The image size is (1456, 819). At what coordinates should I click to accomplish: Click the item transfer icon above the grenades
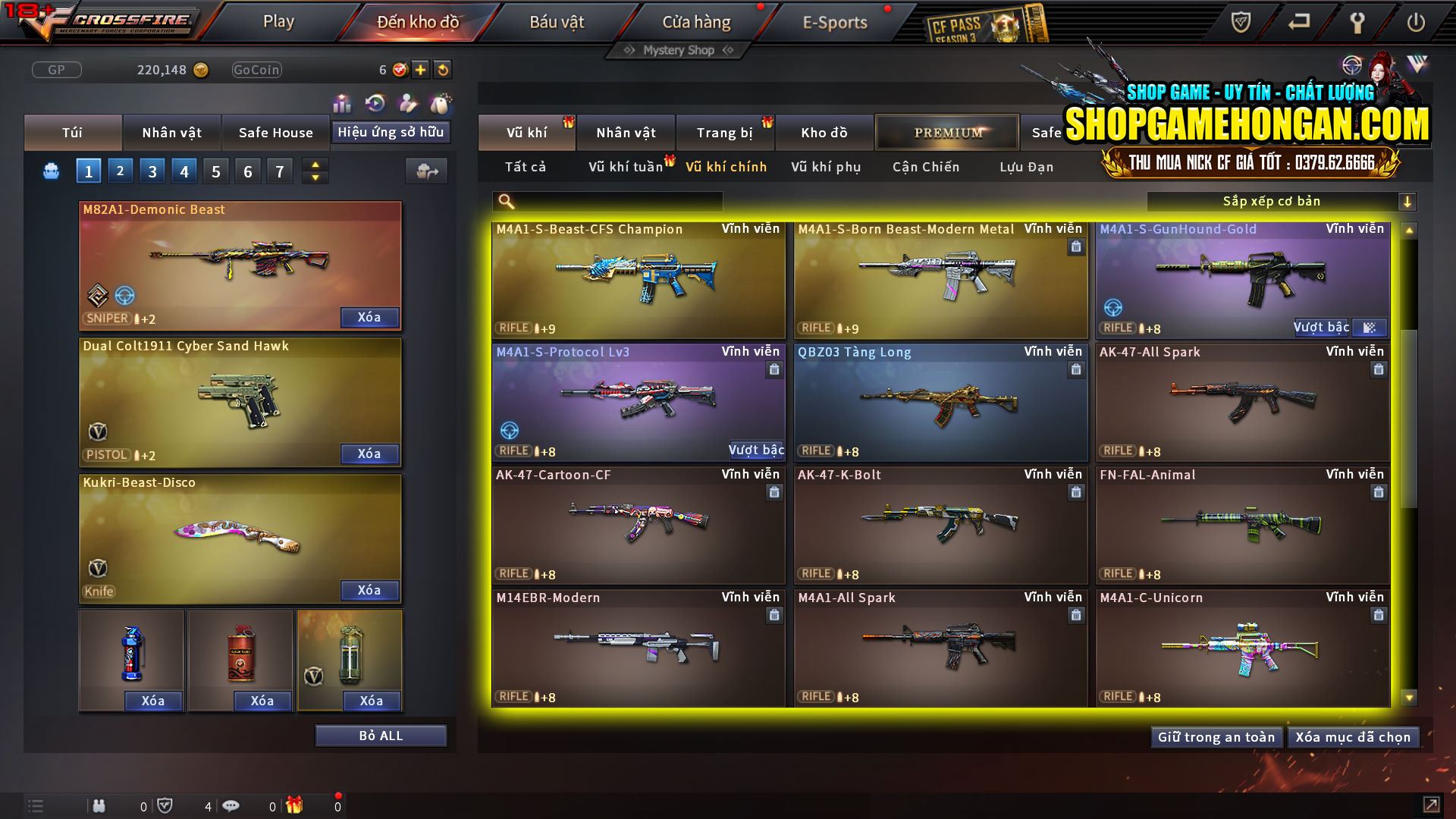pyautogui.click(x=426, y=171)
